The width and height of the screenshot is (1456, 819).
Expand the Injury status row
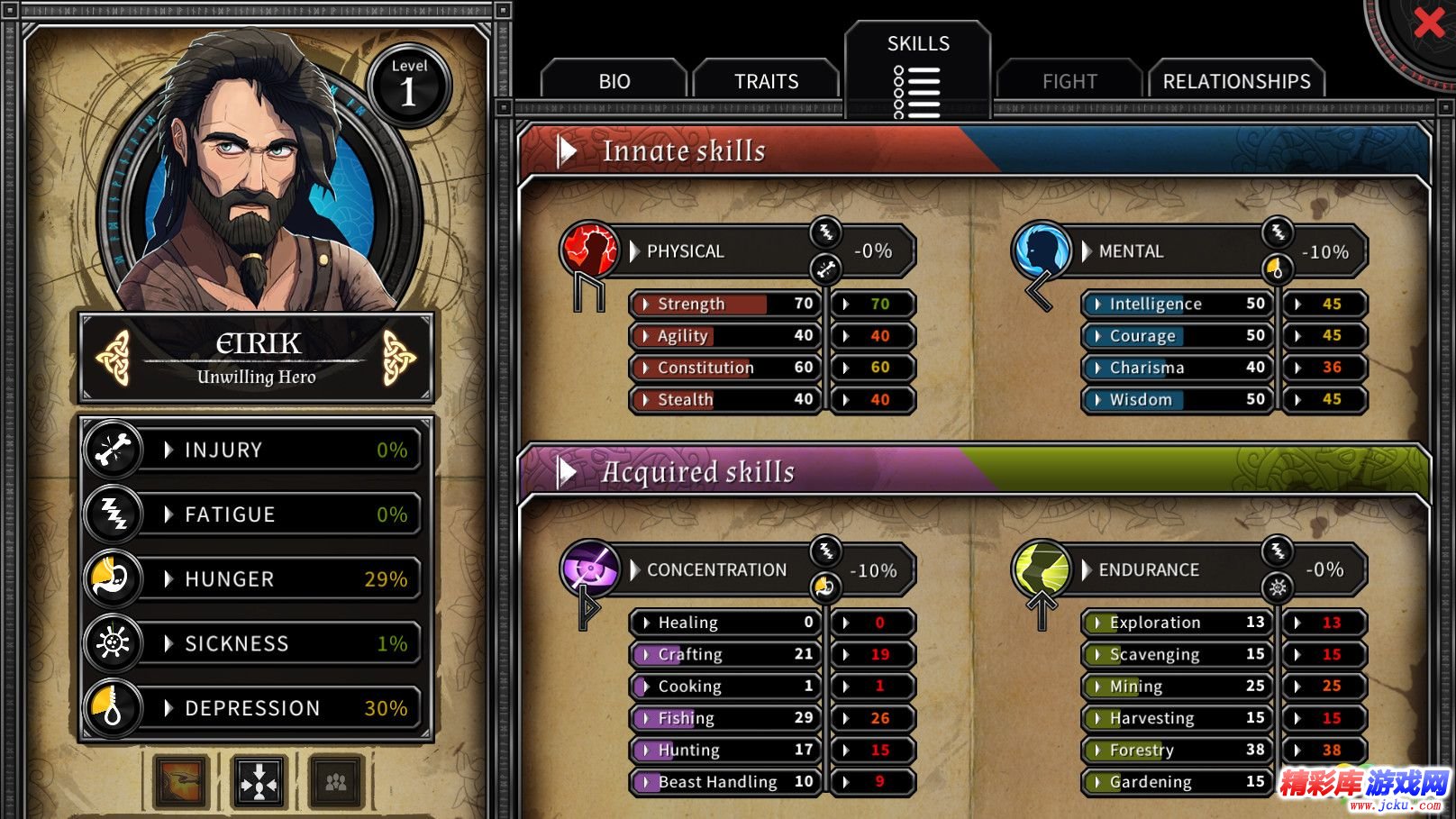click(252, 450)
